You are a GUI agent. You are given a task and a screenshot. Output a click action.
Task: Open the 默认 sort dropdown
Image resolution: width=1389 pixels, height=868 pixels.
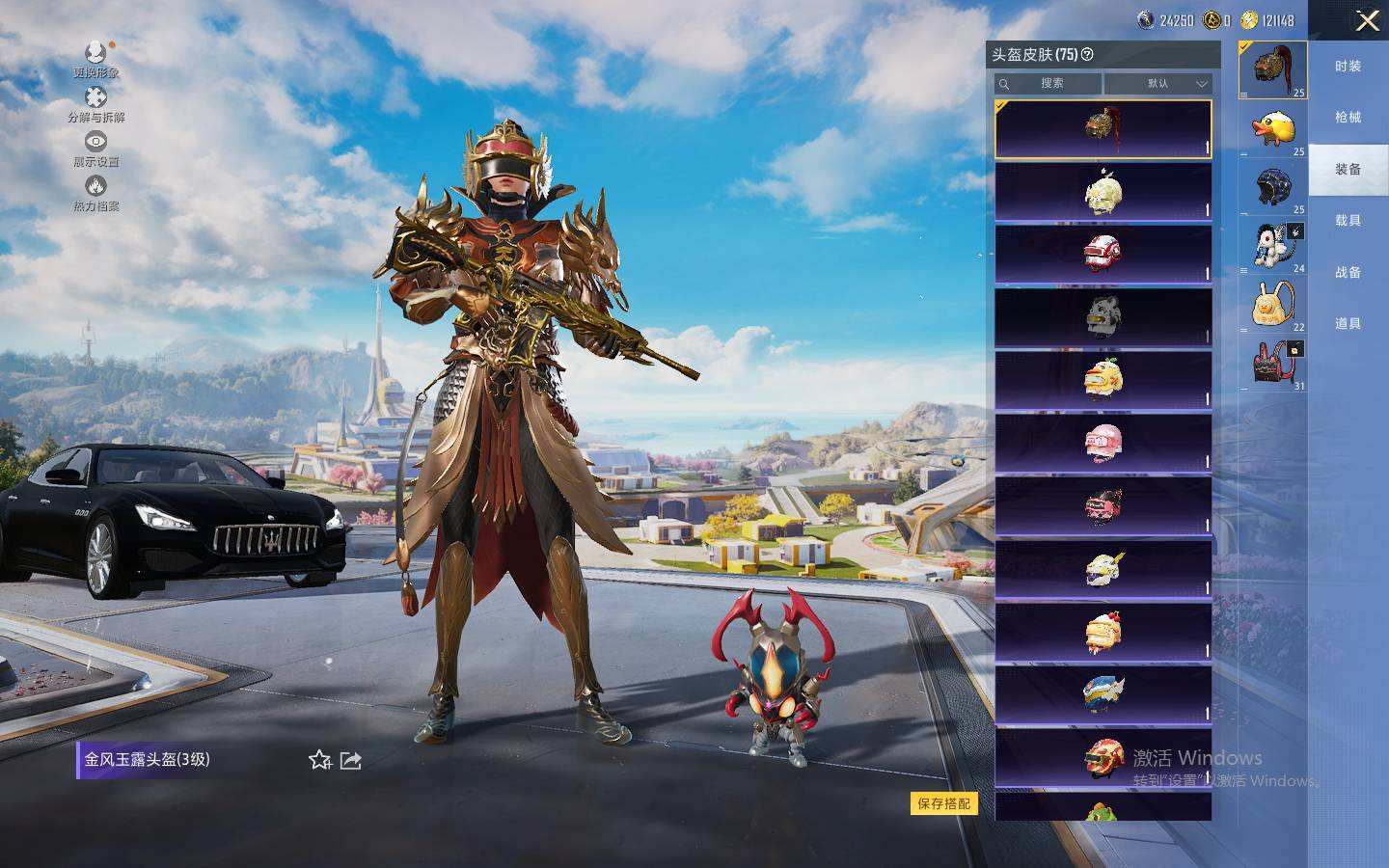(x=1157, y=84)
